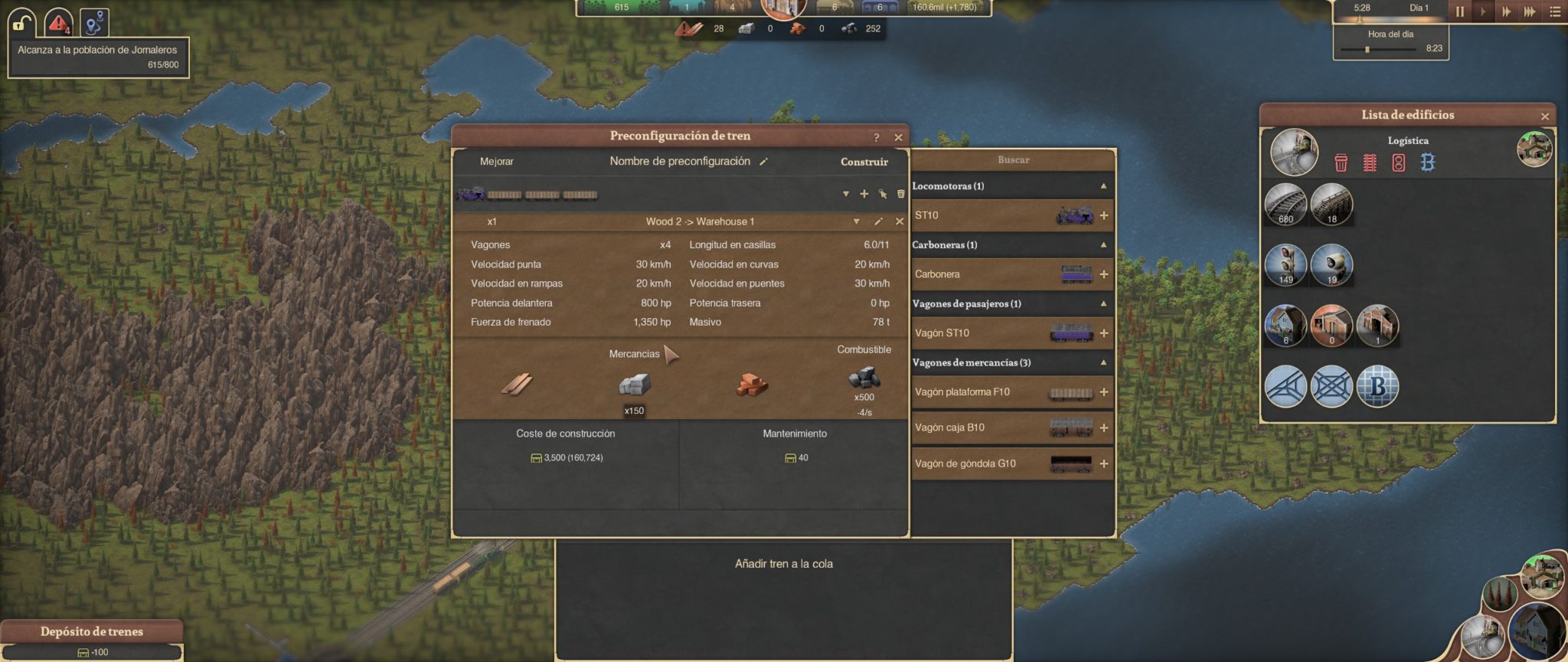Collapse the Vagones de mercancías category

tap(1103, 362)
